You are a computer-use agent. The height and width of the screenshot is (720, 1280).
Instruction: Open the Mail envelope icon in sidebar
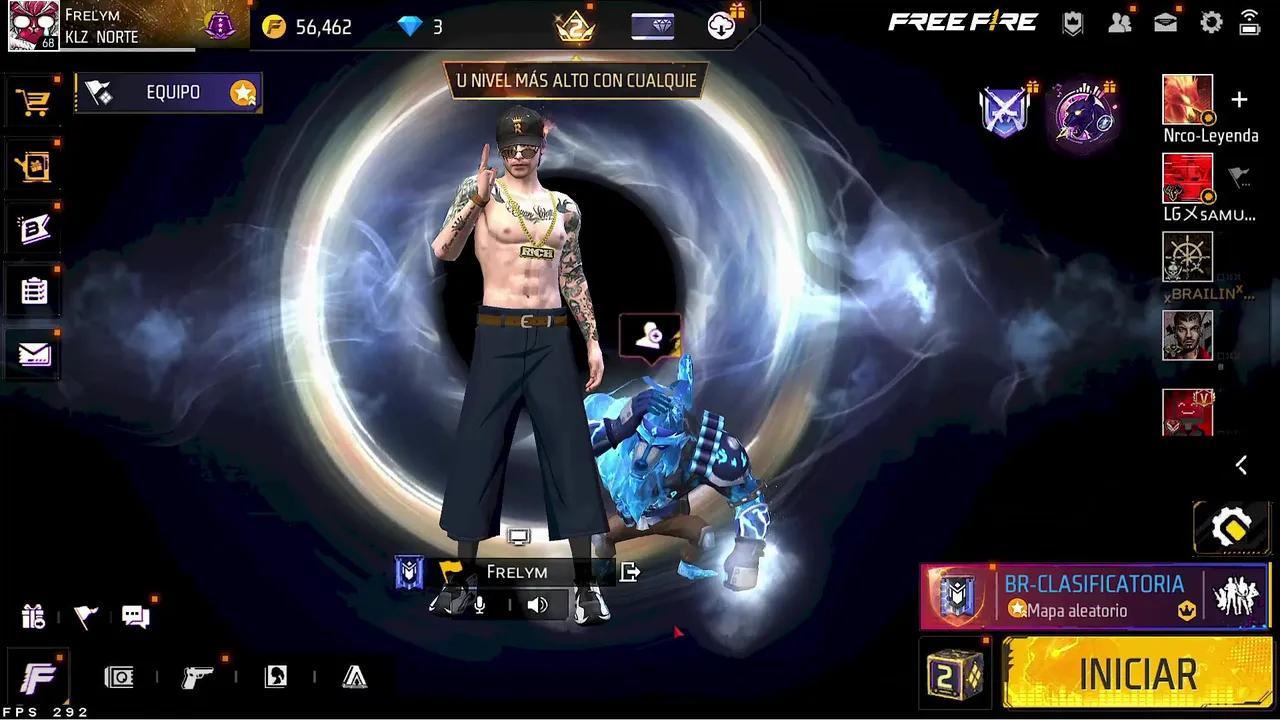pyautogui.click(x=33, y=354)
